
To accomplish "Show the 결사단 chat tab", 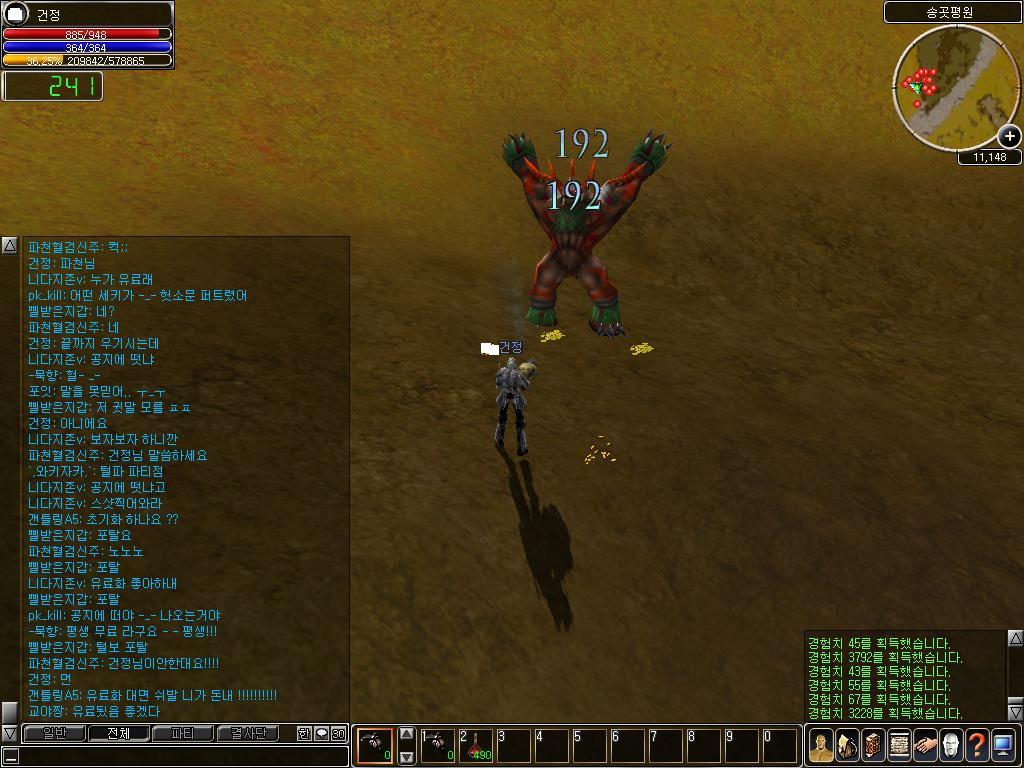I will pos(247,734).
